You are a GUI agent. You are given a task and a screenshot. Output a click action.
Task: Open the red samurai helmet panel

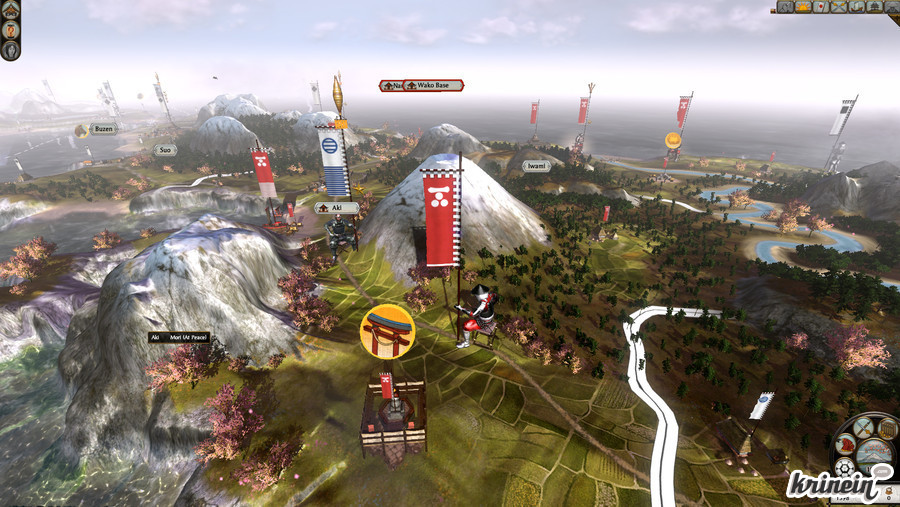pos(845,445)
